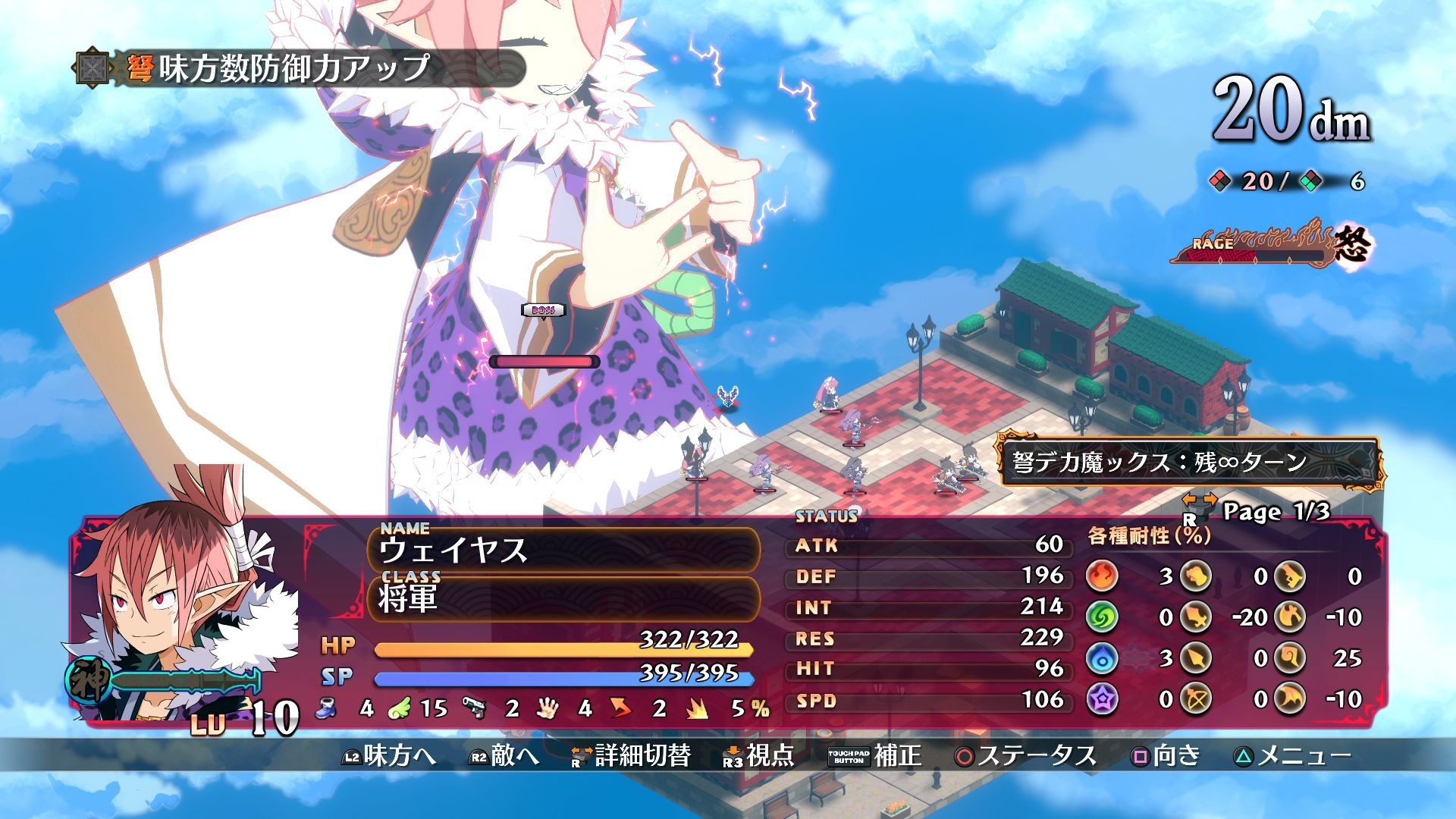Viewport: 1456px width, 819px height.
Task: Open the 弩味方数防御力アップ banner details
Action: tap(281, 67)
